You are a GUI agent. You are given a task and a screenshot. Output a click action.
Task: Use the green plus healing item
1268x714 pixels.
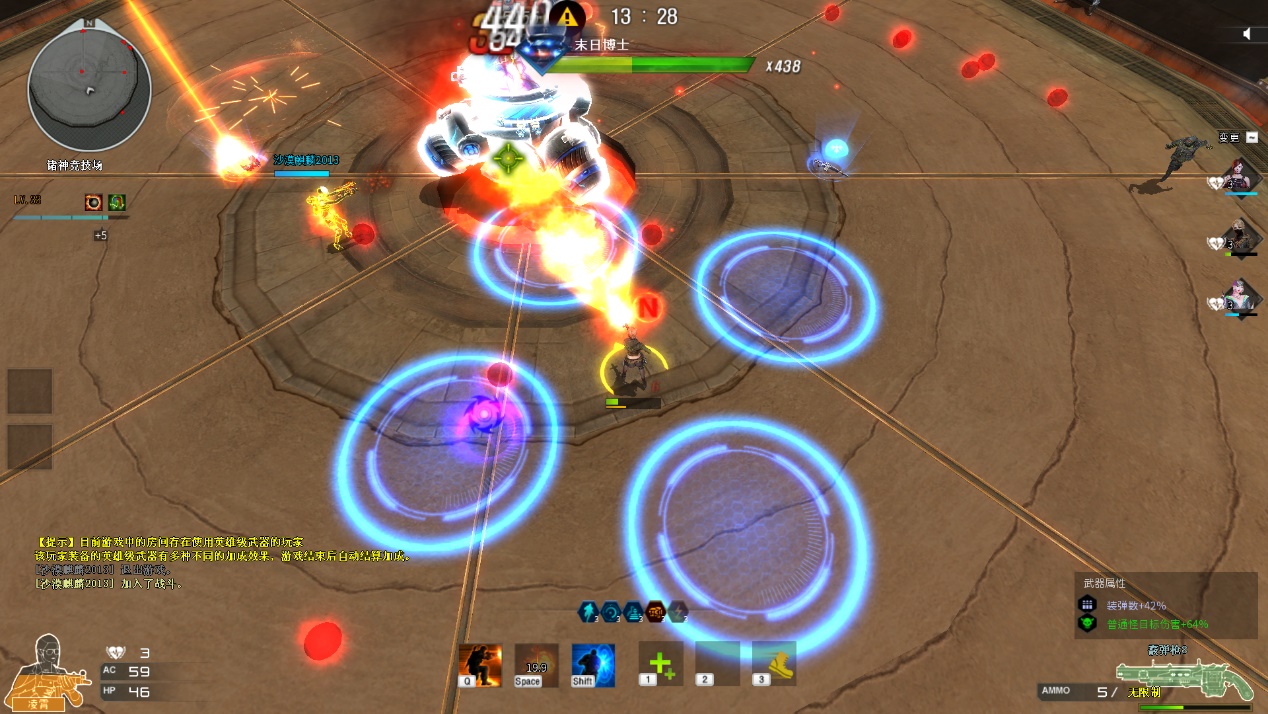(660, 664)
